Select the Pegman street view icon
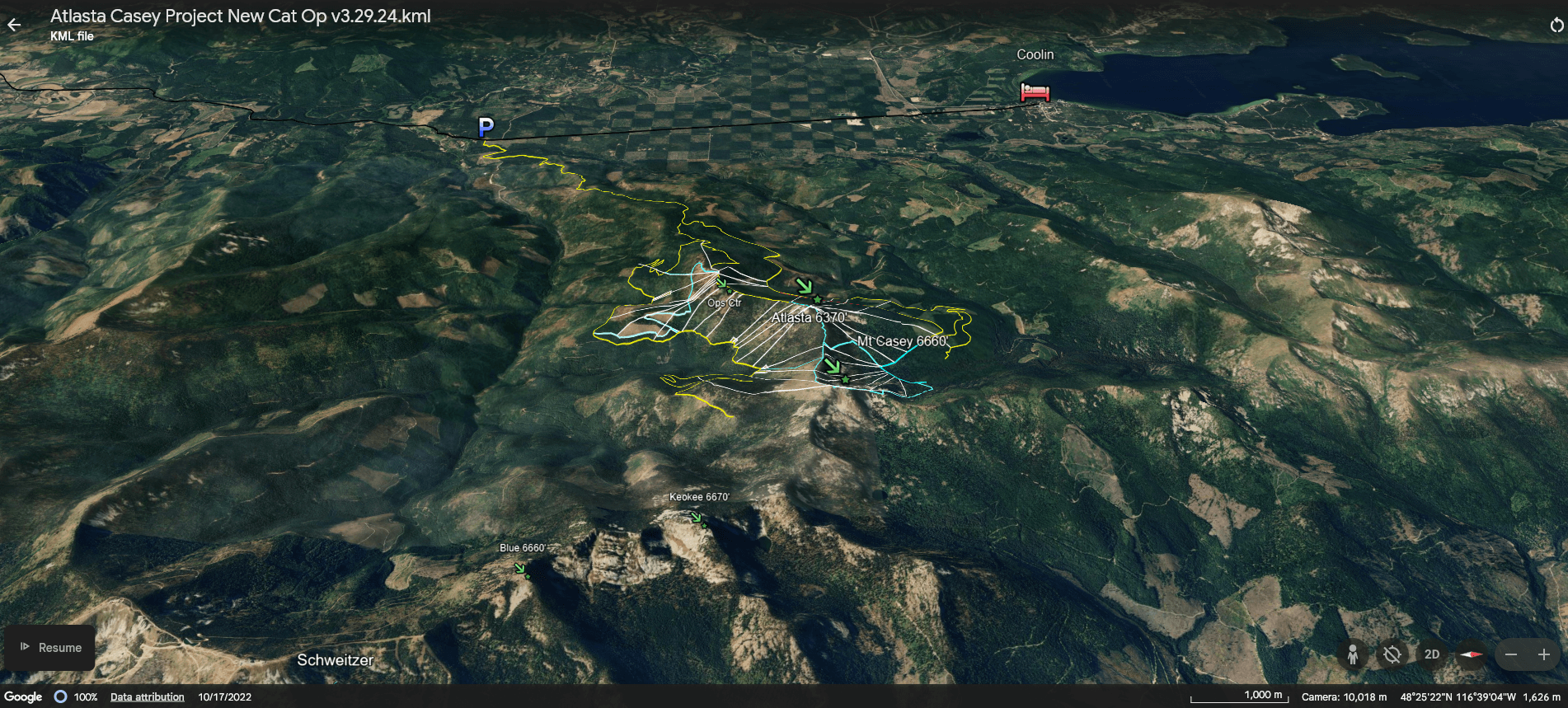 [x=1352, y=654]
